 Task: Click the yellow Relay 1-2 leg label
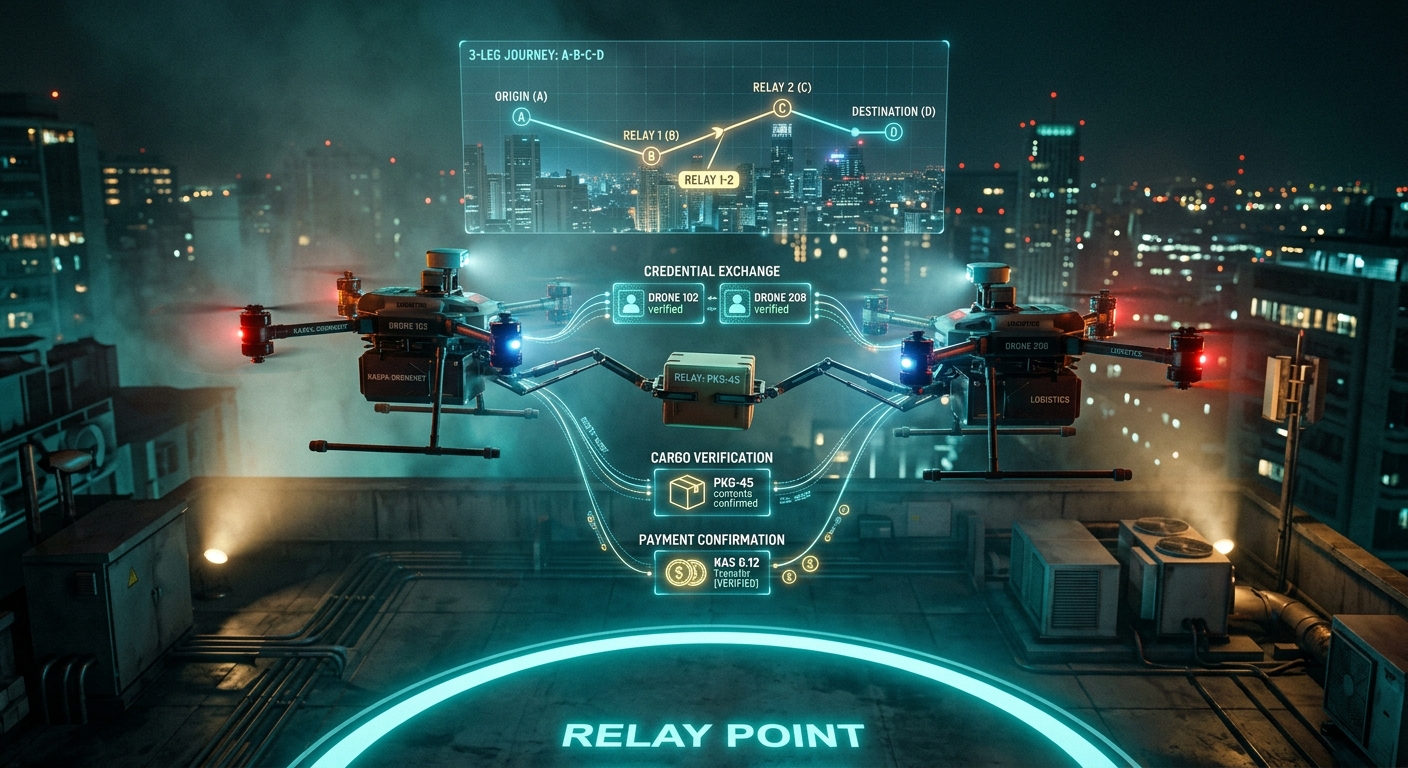(x=707, y=179)
